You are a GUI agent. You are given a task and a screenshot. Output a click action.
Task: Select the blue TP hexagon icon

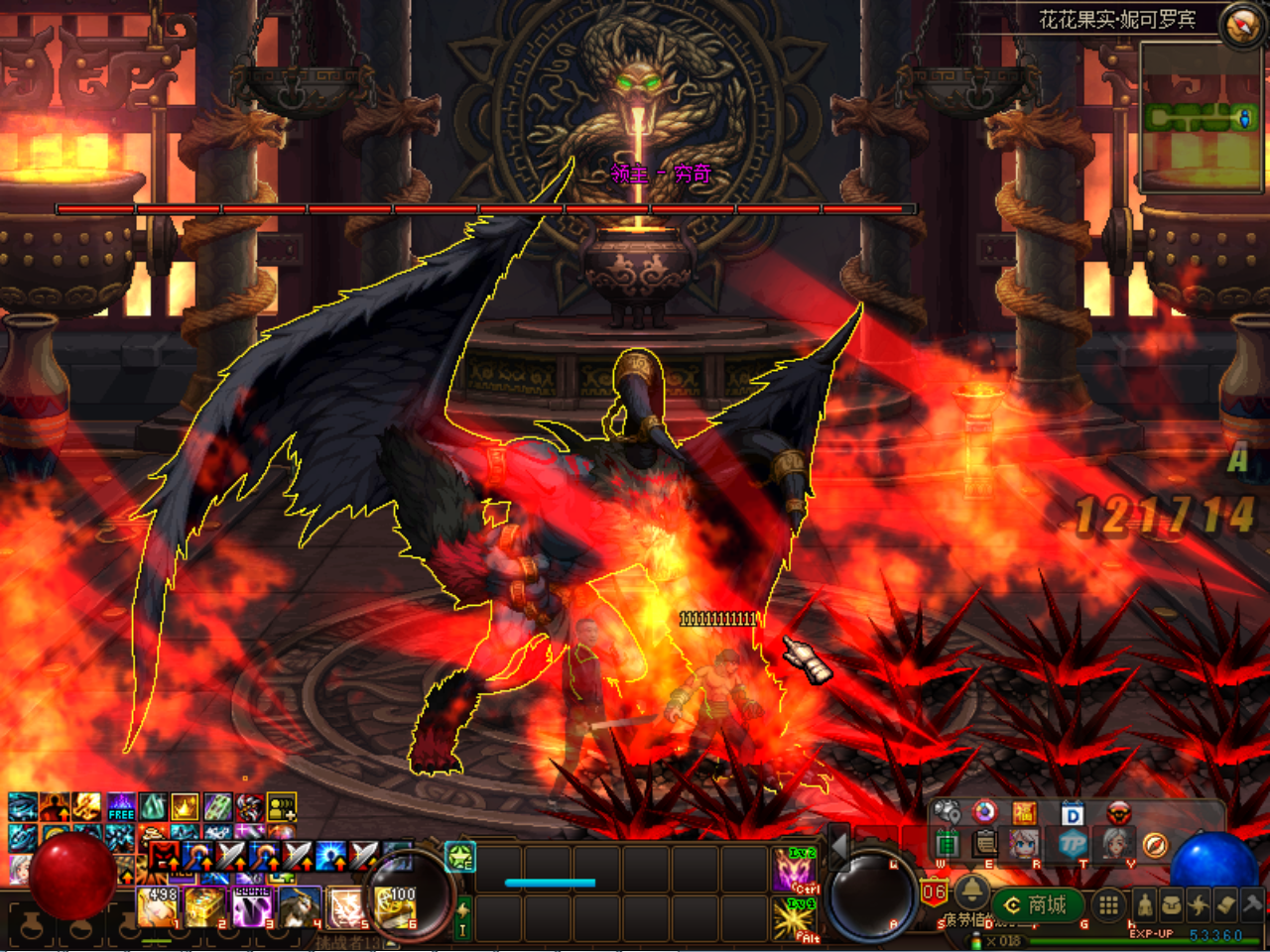click(1073, 845)
